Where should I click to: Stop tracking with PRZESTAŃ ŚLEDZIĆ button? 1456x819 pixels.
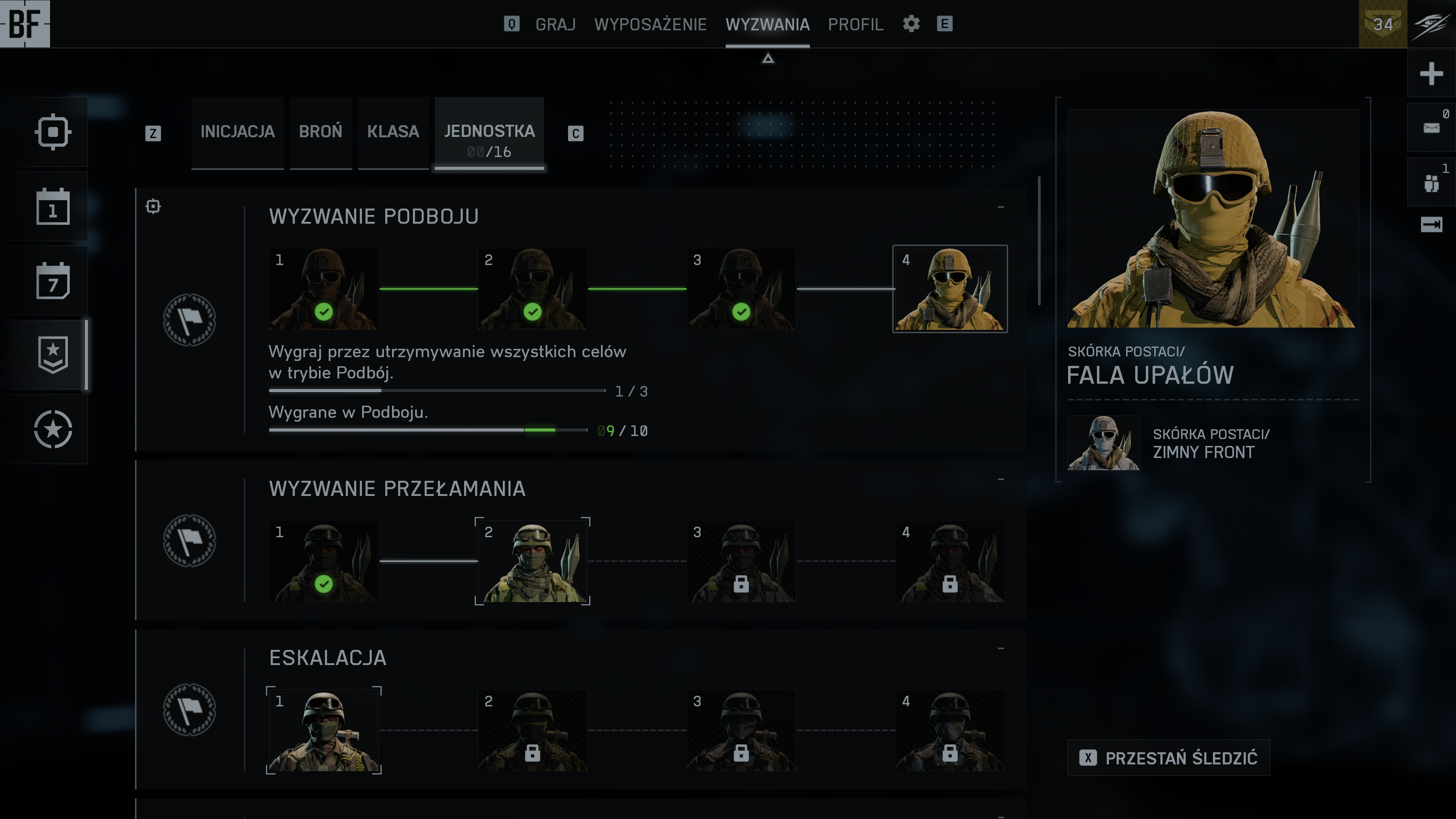tap(1168, 758)
